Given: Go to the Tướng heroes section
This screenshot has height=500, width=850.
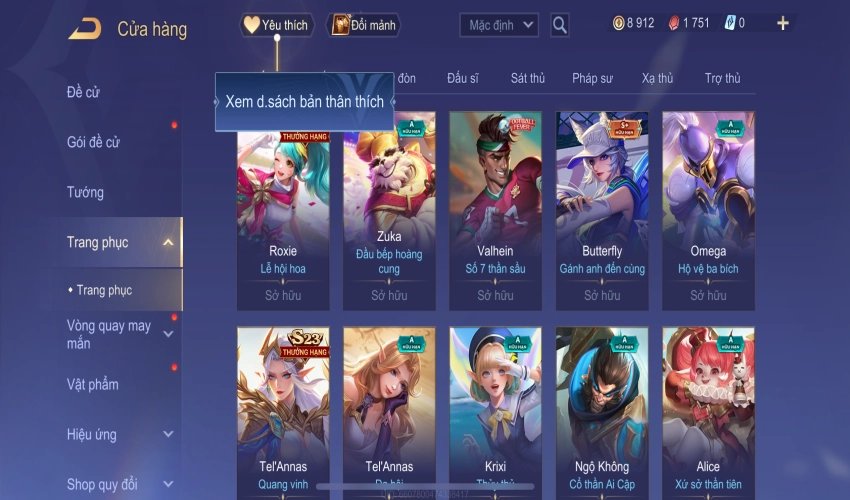Looking at the screenshot, I should pyautogui.click(x=85, y=192).
